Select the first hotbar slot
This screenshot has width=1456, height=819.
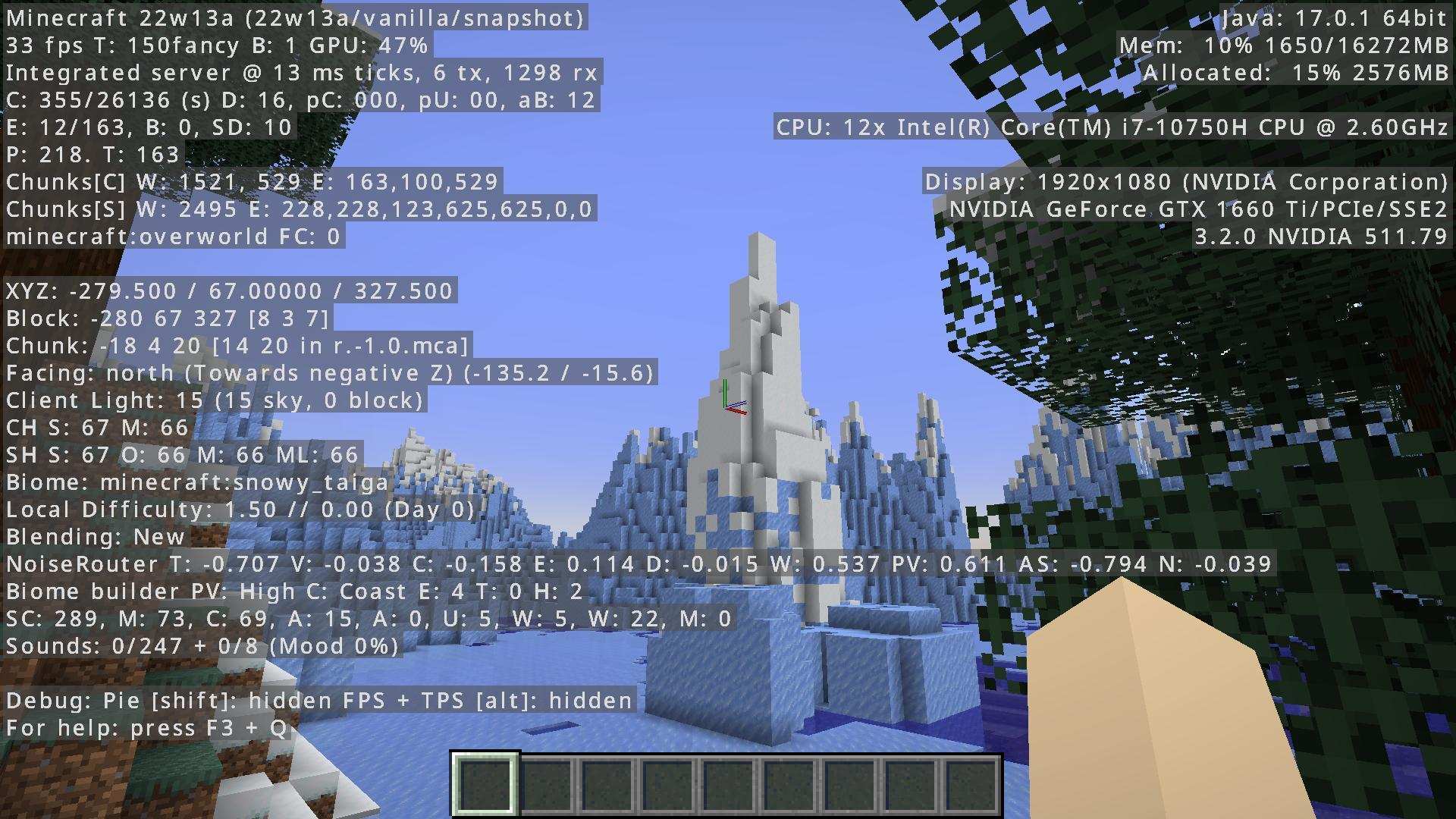[485, 786]
